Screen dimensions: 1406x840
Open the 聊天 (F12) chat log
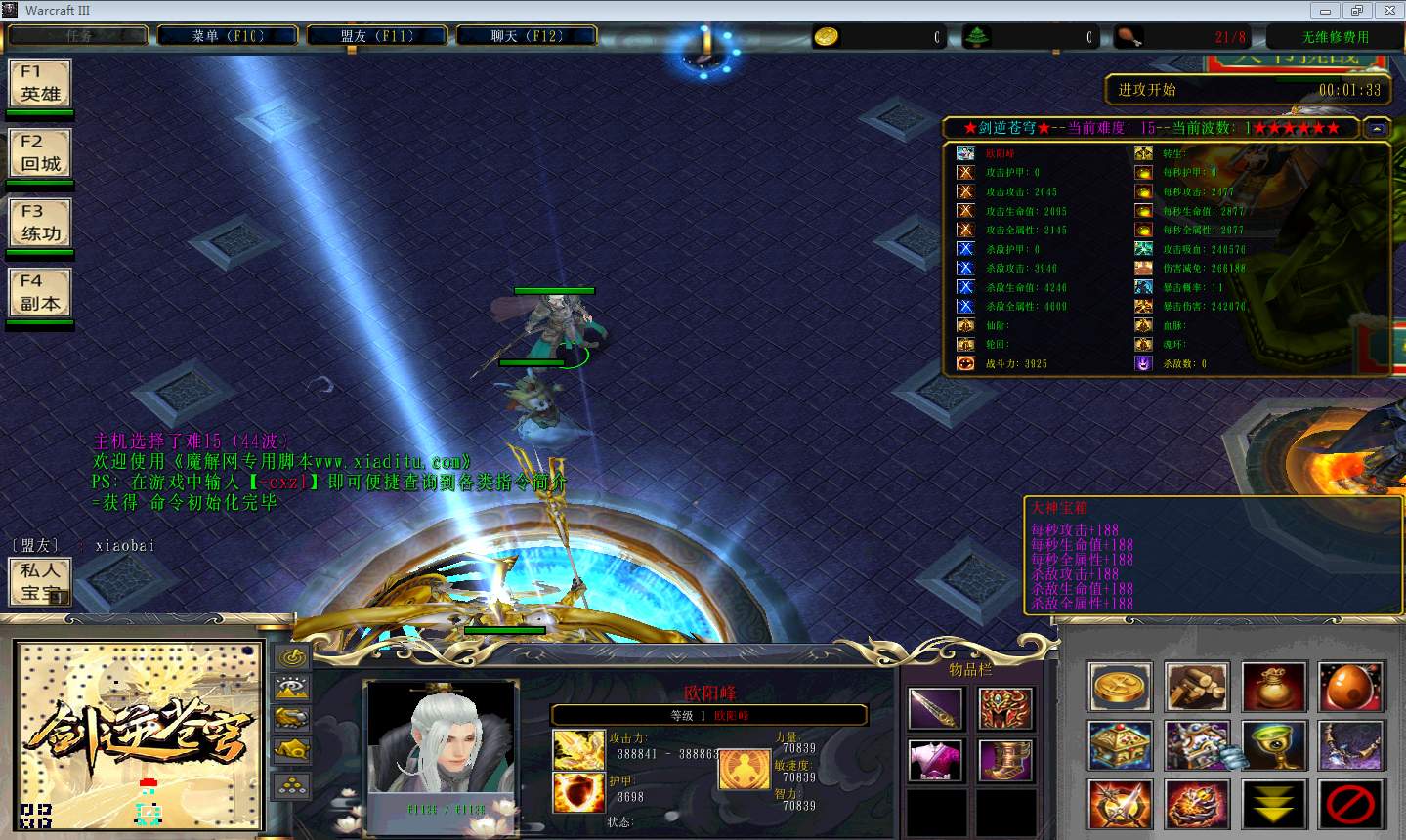tap(527, 36)
